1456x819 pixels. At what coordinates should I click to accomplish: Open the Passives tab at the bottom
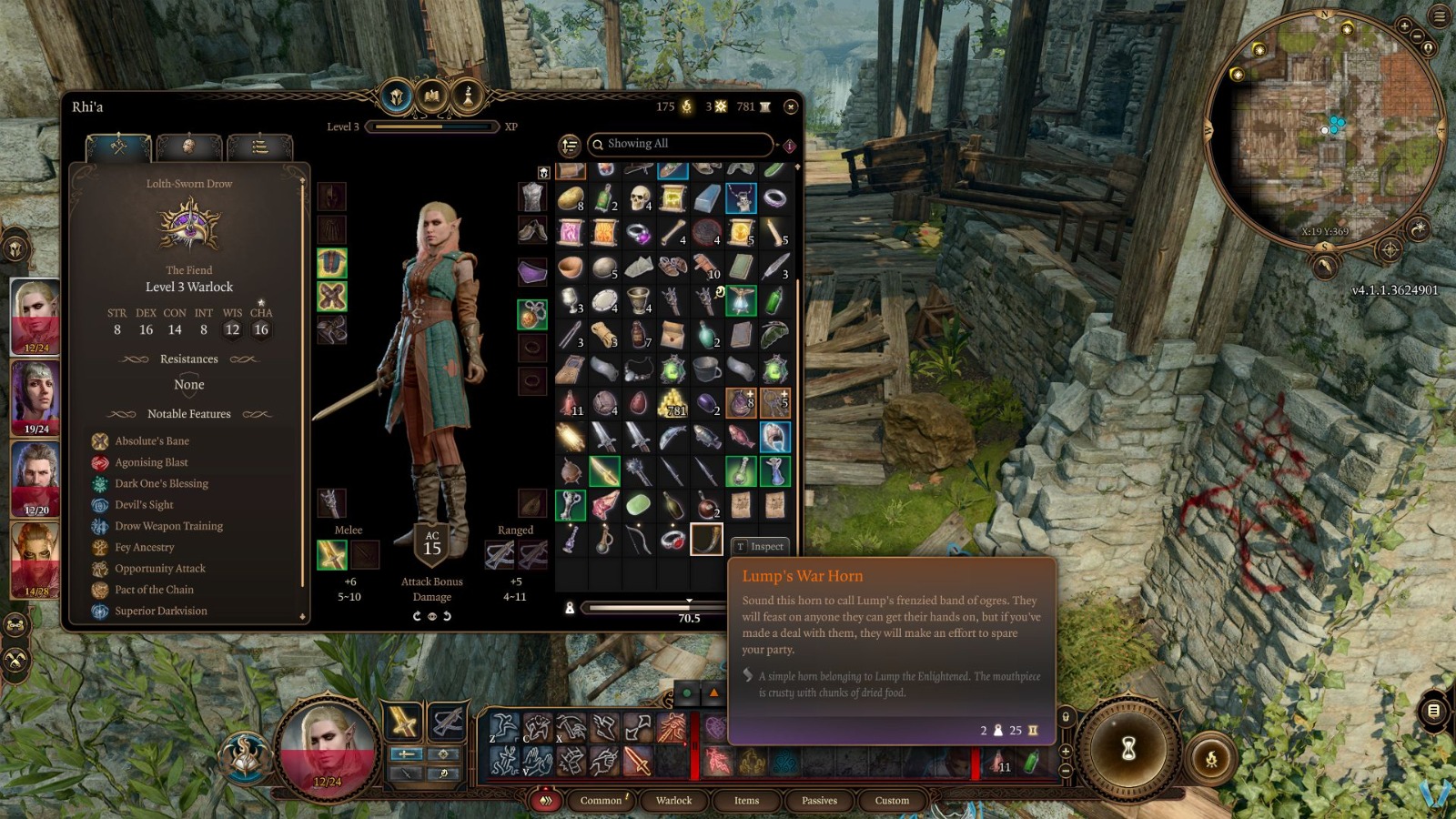818,801
